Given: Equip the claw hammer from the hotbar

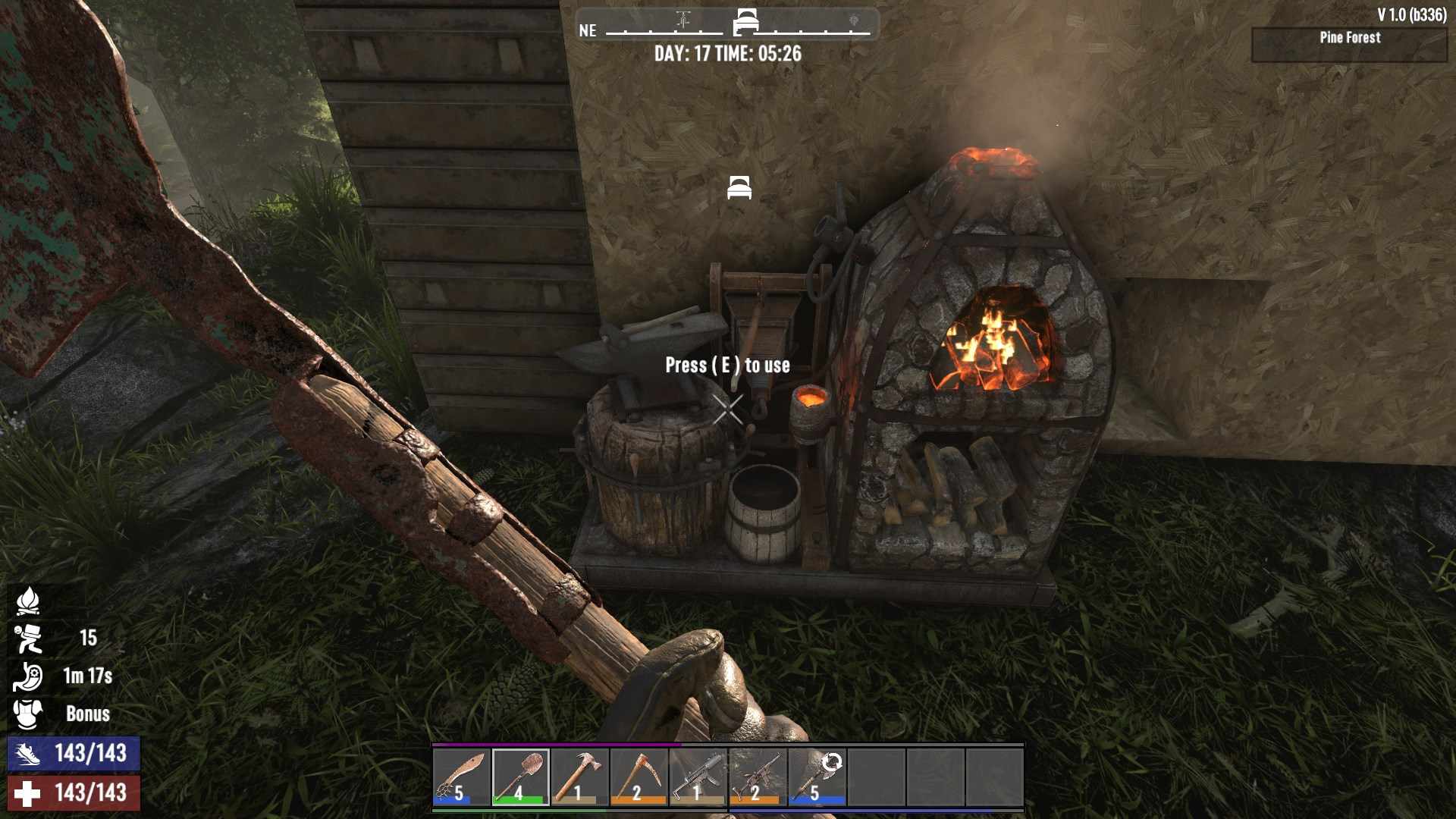Looking at the screenshot, I should (x=580, y=777).
